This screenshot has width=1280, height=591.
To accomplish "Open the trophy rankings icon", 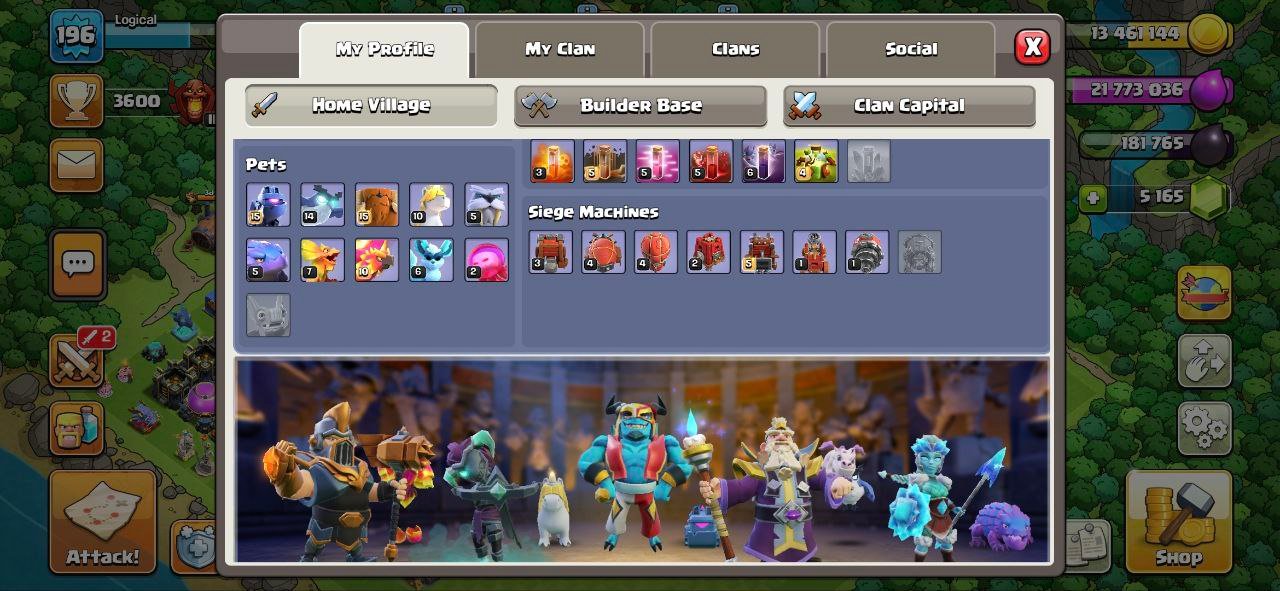I will (76, 100).
